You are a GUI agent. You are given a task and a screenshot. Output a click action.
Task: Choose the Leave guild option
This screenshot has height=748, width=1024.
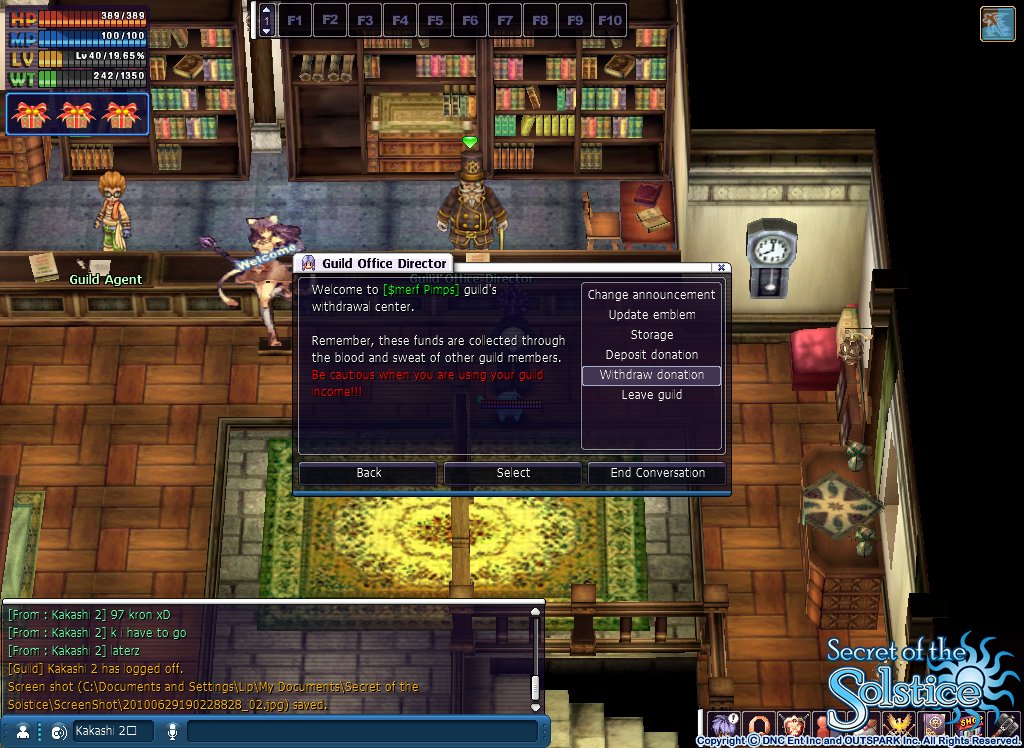(x=651, y=395)
